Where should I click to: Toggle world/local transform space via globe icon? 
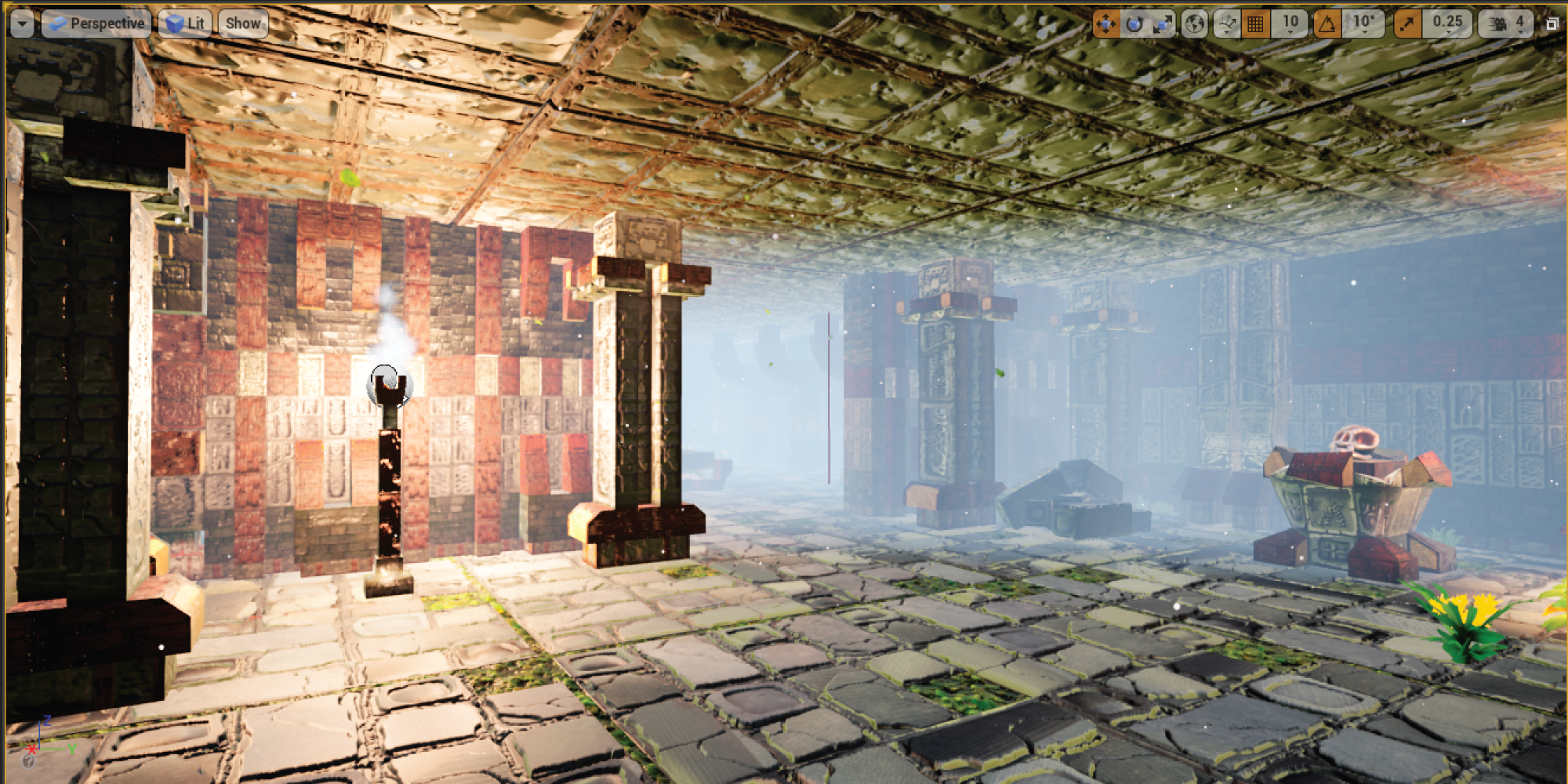click(1193, 23)
